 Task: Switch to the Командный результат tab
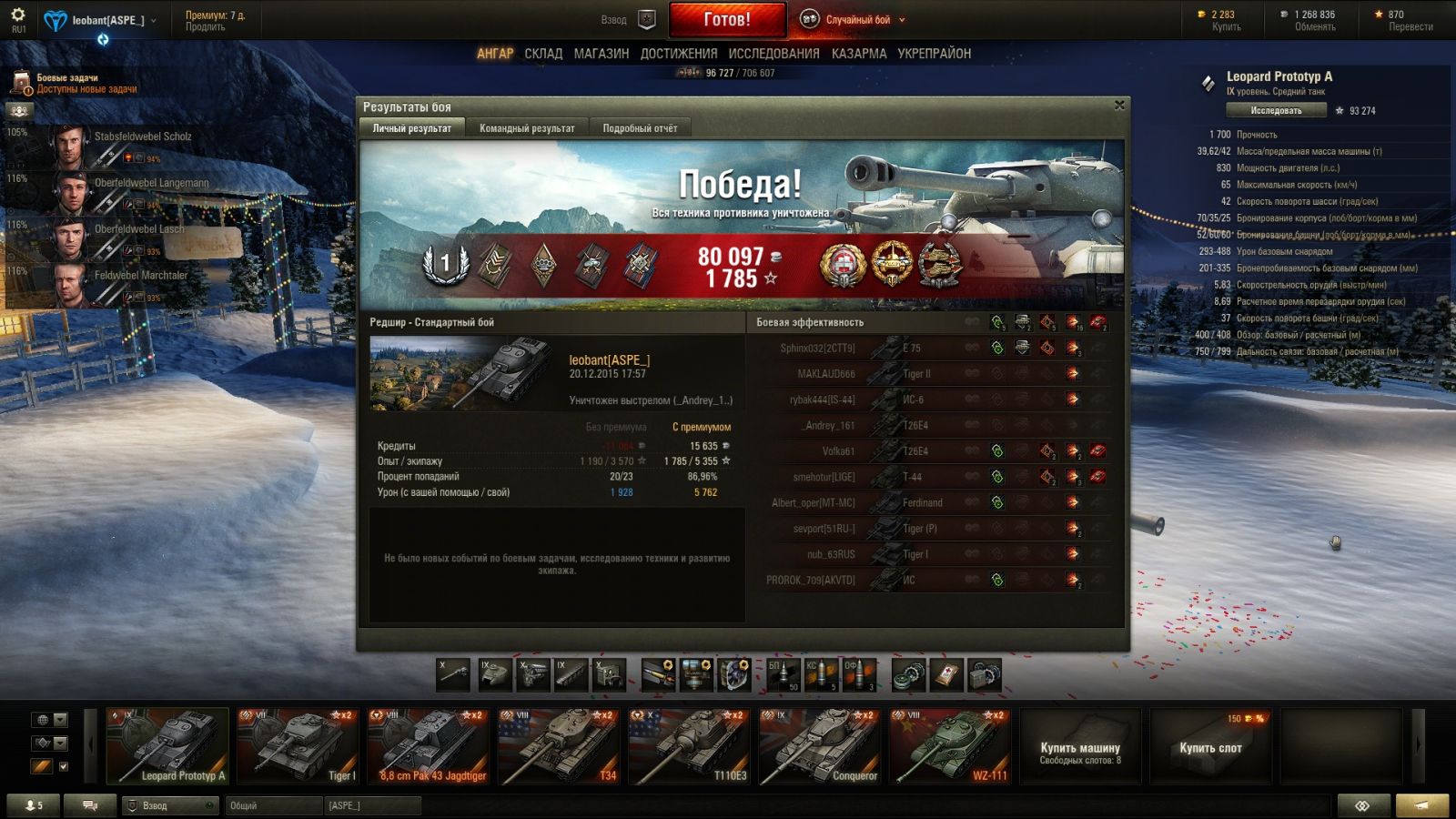pos(527,128)
